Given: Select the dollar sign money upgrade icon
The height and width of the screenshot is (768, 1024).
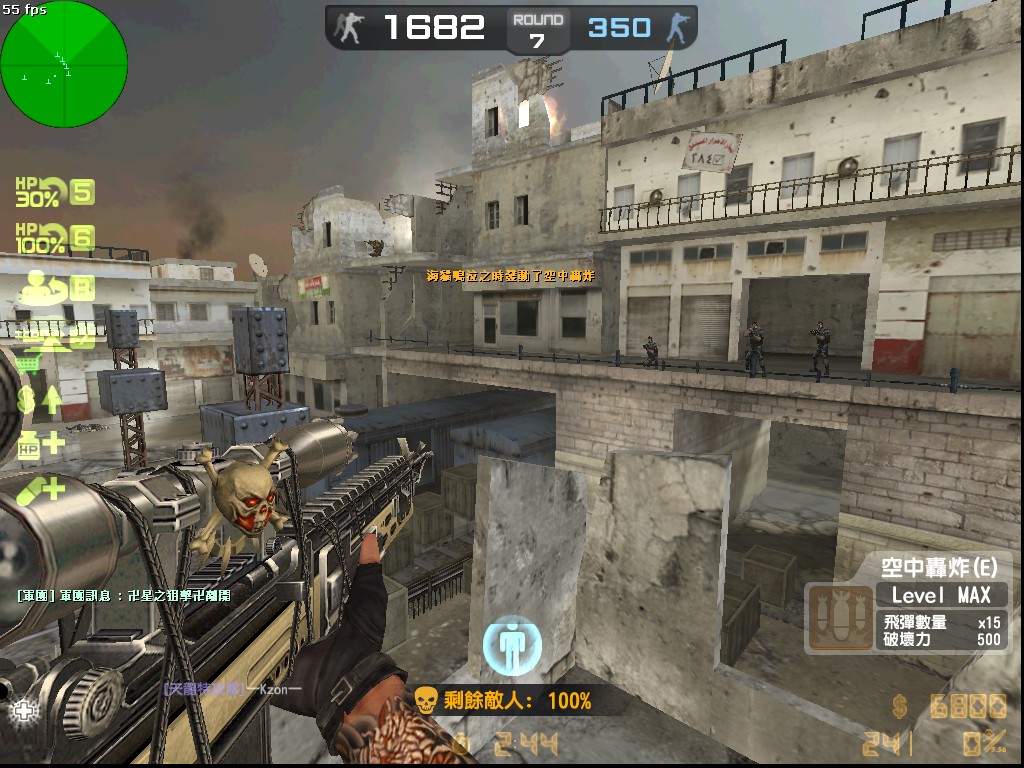Looking at the screenshot, I should pyautogui.click(x=38, y=400).
